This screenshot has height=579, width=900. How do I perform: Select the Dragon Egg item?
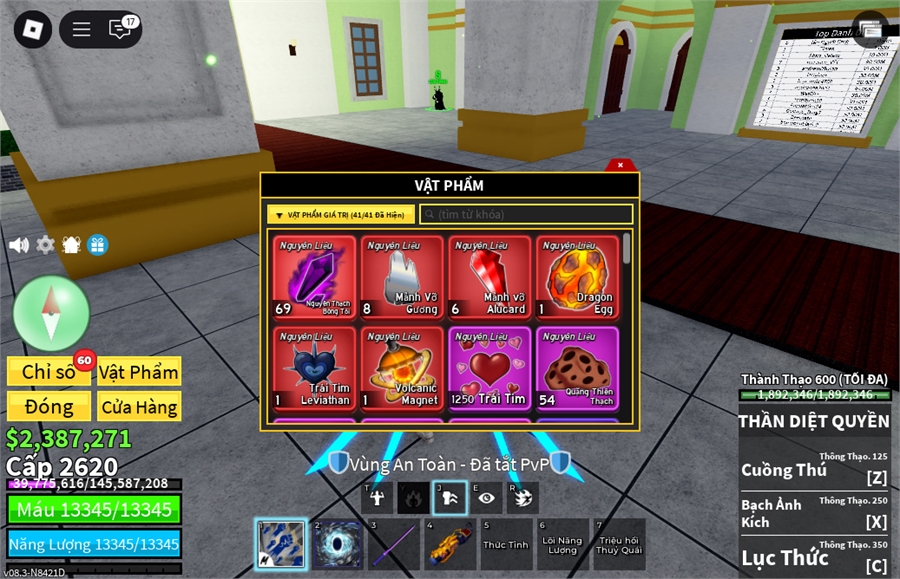(578, 278)
